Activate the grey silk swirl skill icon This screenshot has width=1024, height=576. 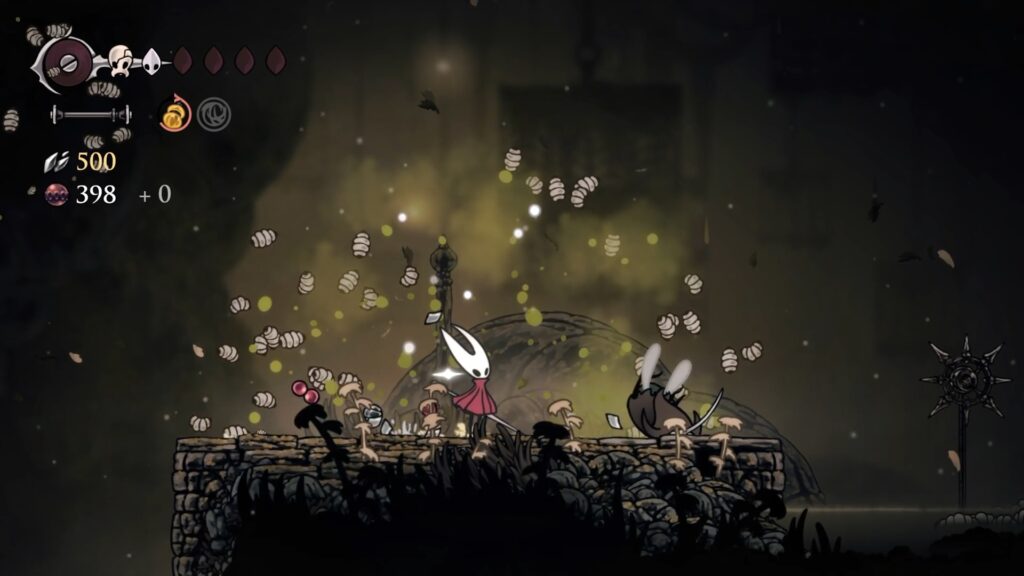[x=213, y=115]
